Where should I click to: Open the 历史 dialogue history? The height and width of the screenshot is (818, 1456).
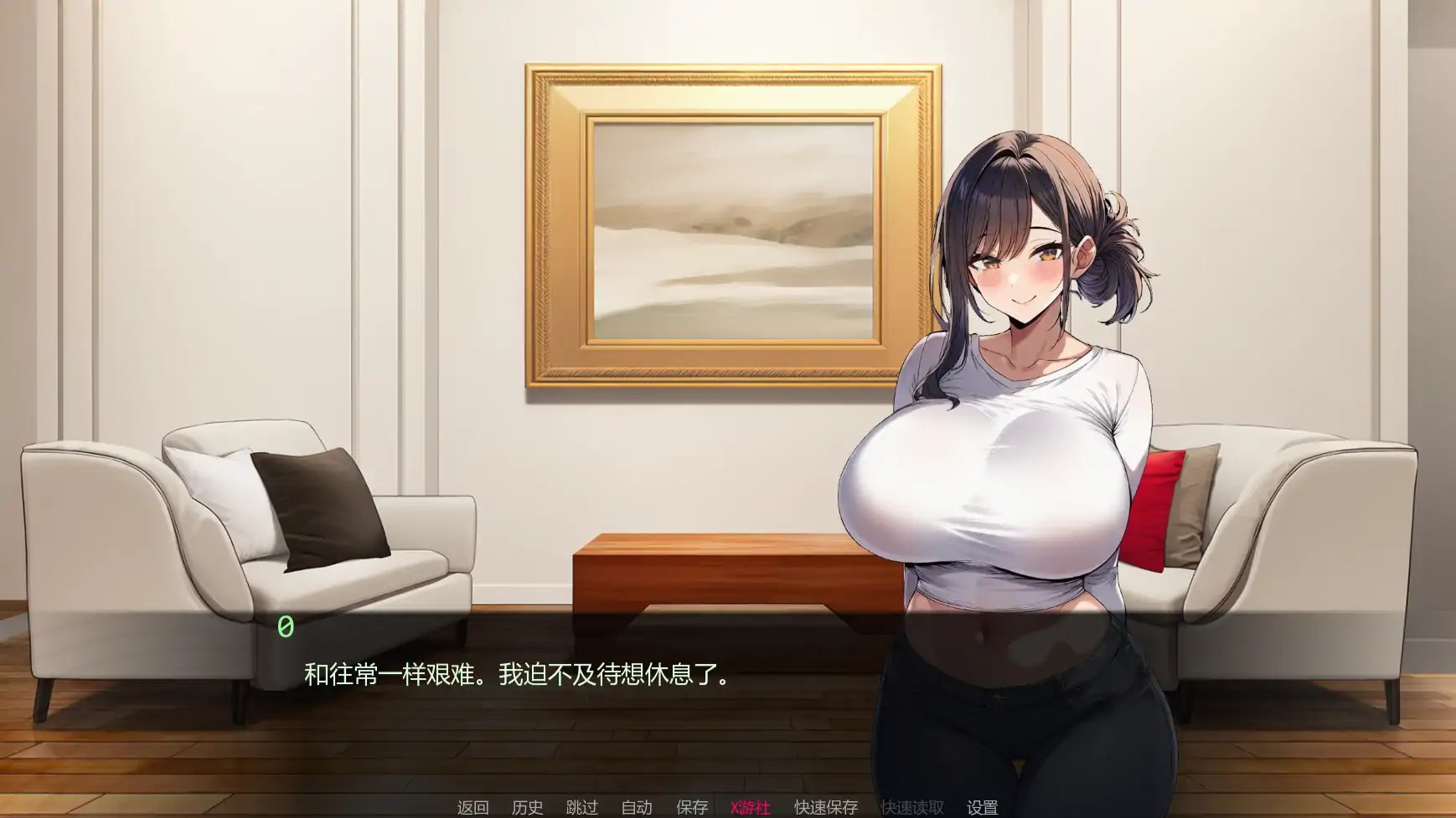[527, 809]
